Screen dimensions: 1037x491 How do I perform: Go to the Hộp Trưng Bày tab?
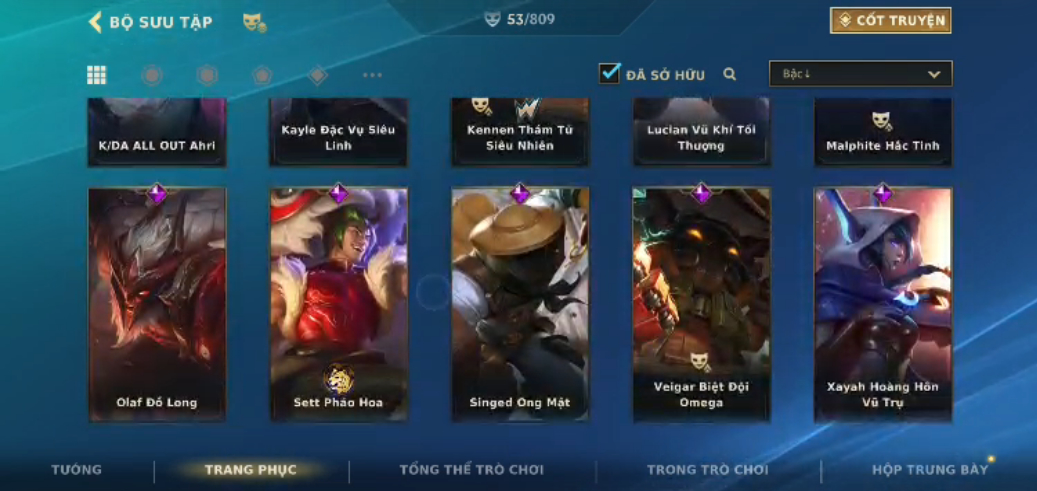tap(929, 470)
